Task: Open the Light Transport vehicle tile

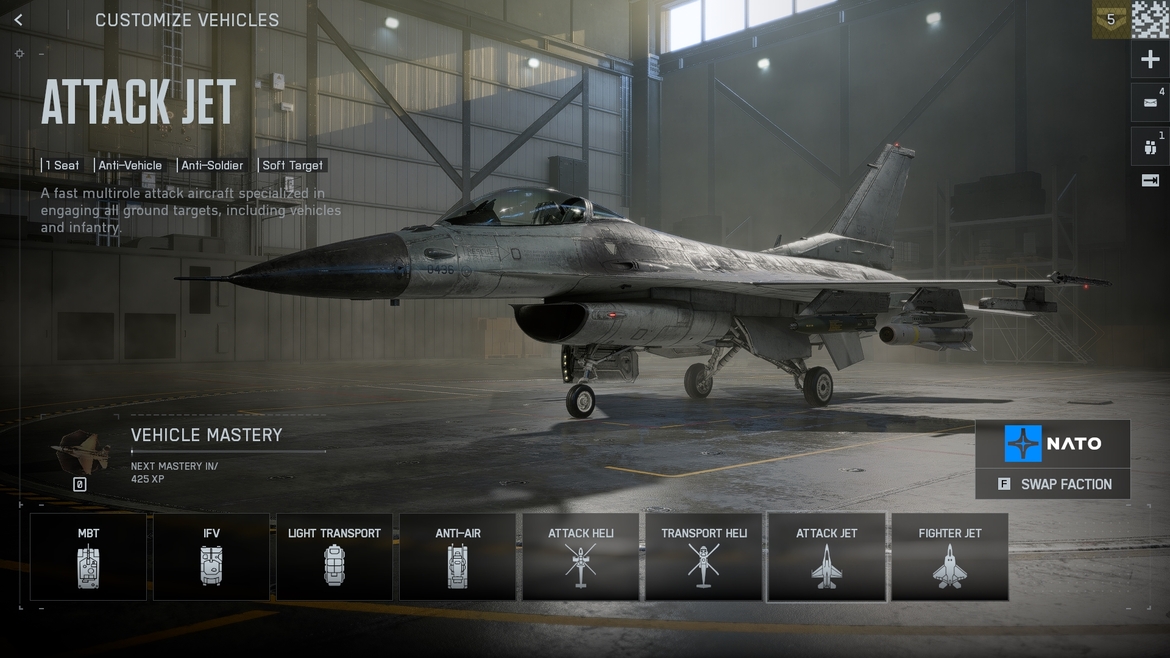Action: point(334,557)
